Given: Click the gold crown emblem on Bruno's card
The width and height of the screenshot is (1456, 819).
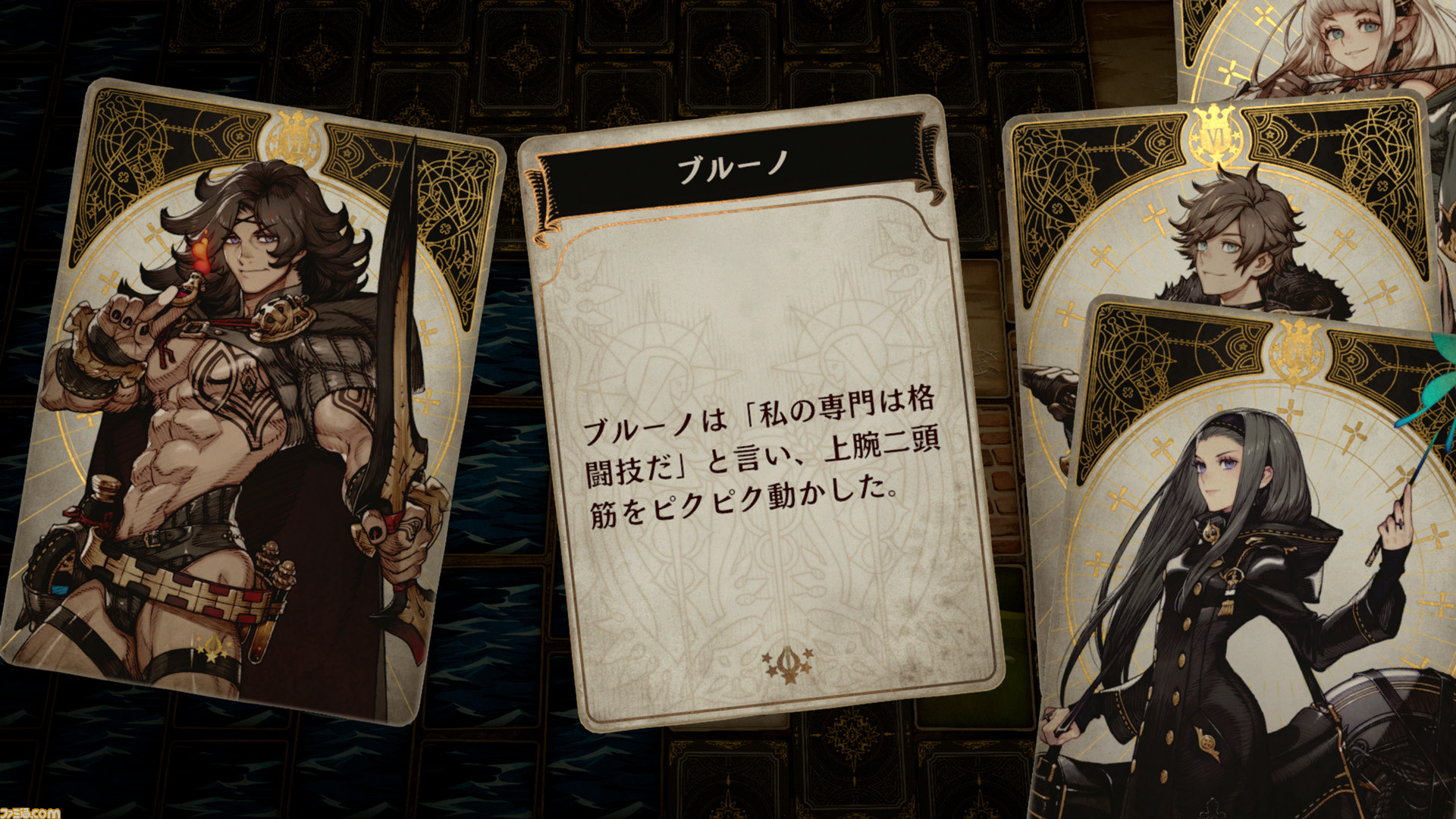Looking at the screenshot, I should click(x=294, y=118).
